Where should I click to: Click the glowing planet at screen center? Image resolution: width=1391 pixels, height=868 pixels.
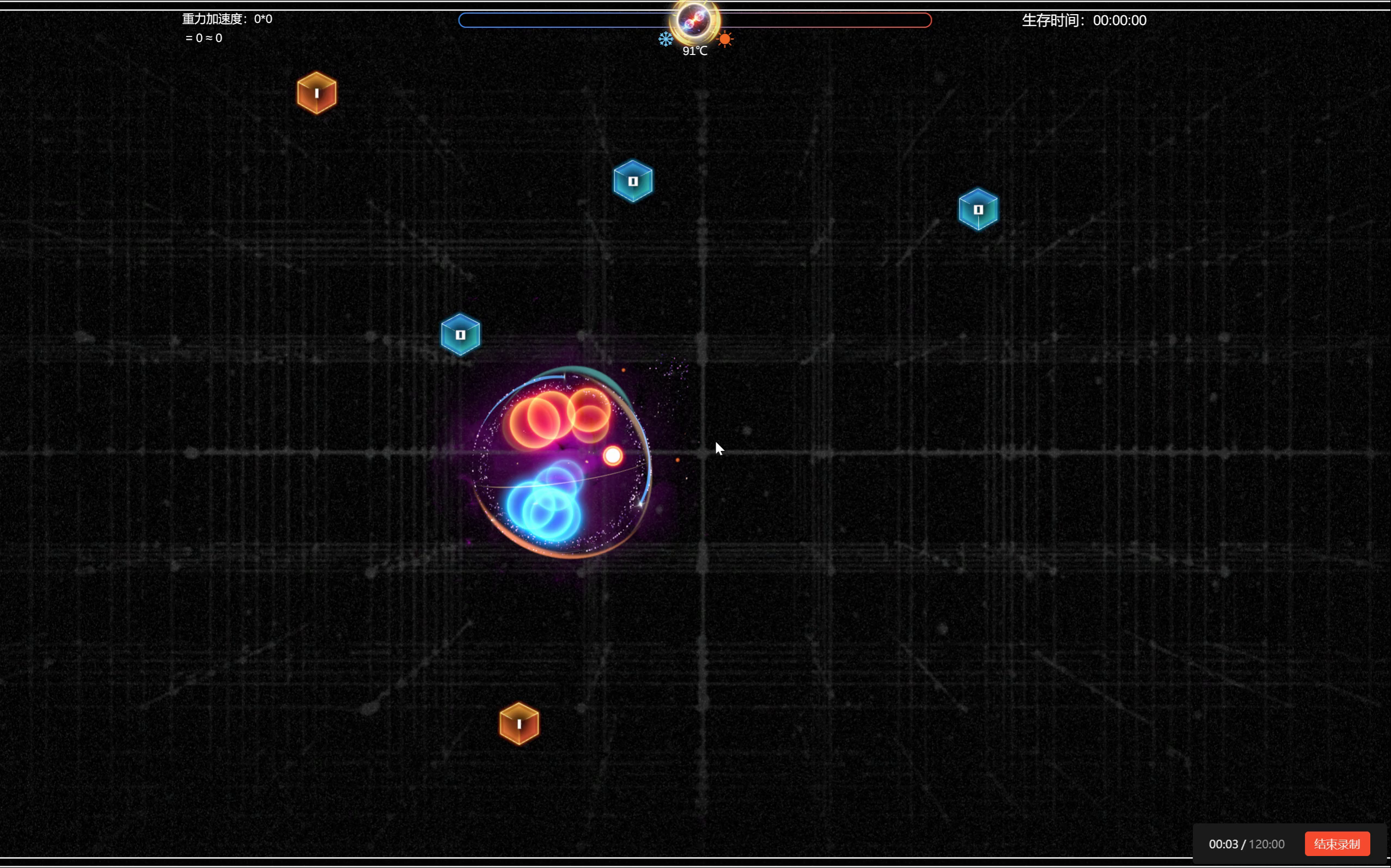pyautogui.click(x=563, y=459)
